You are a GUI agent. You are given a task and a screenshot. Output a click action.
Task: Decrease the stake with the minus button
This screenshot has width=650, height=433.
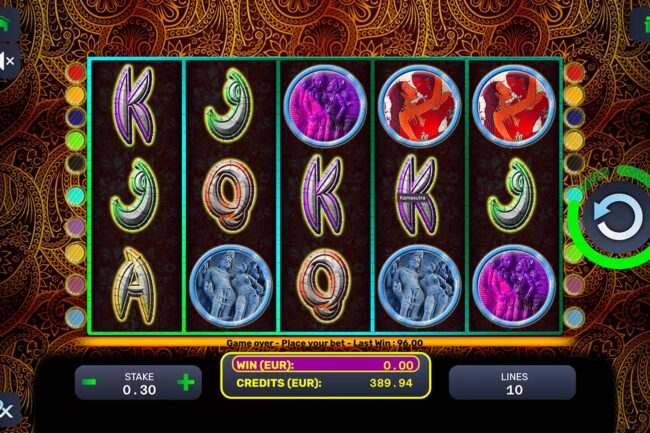90,382
